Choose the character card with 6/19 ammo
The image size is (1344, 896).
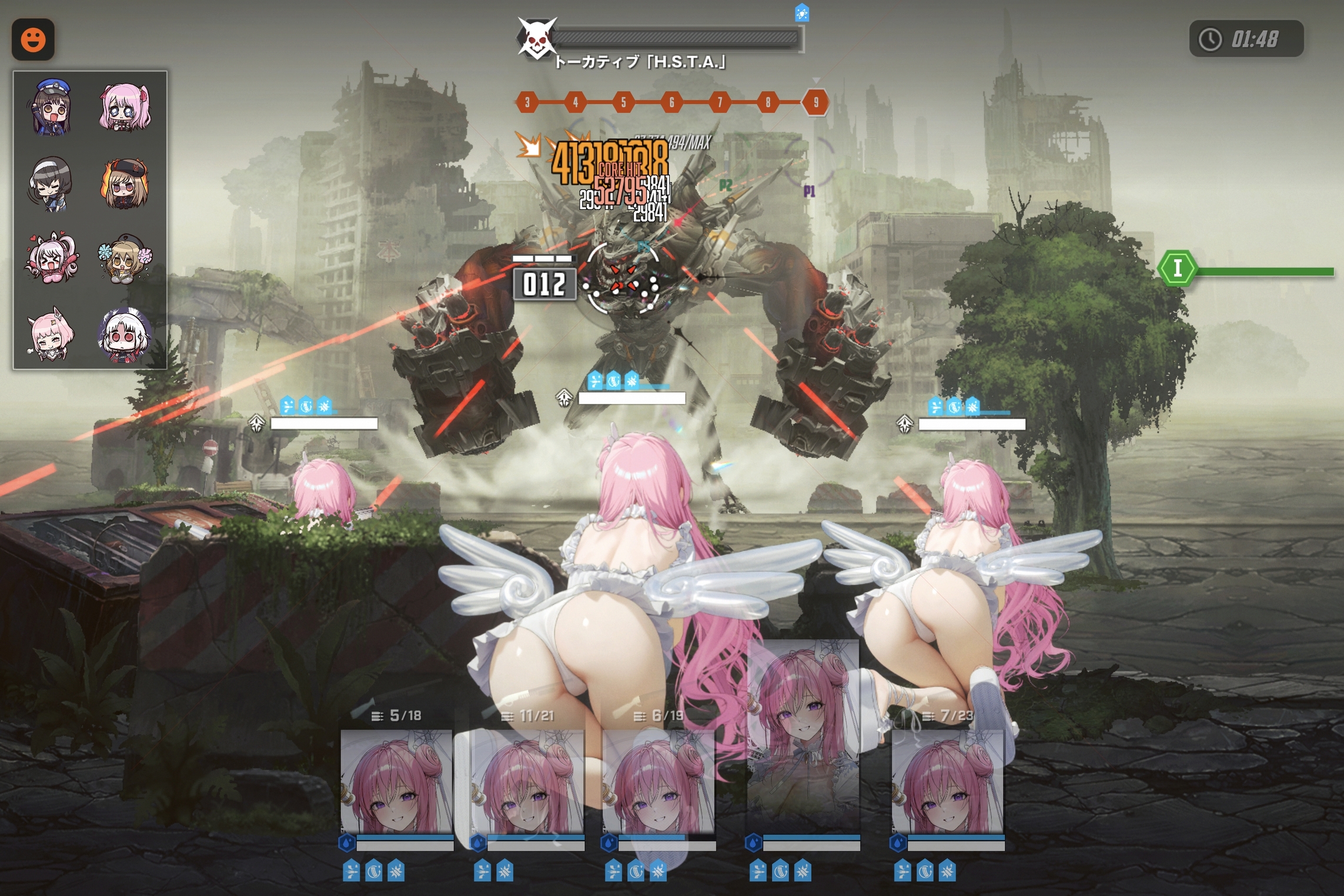coord(658,782)
